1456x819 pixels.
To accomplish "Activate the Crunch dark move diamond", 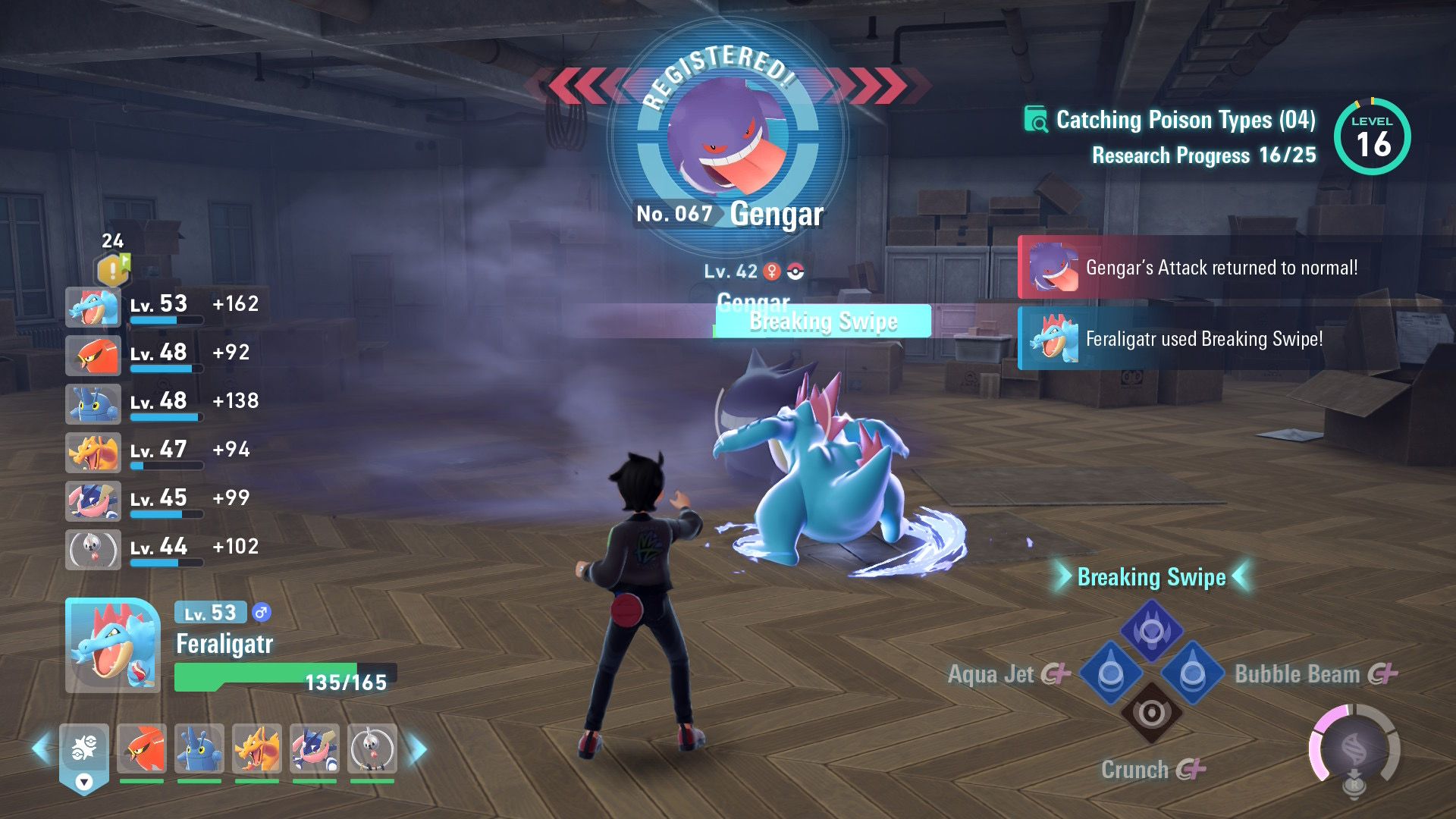I will pos(1151,713).
